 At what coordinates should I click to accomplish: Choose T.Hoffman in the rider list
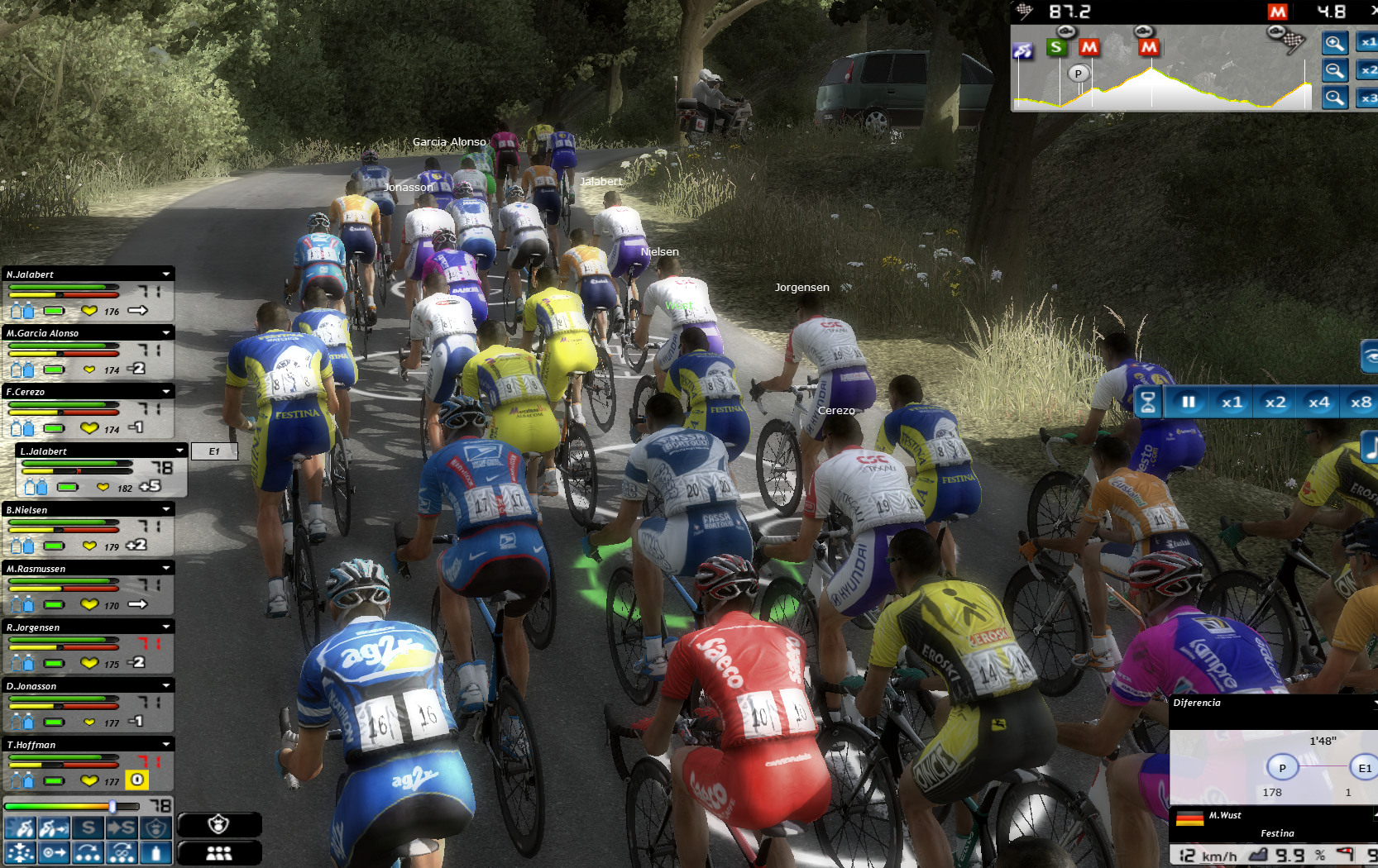click(74, 745)
